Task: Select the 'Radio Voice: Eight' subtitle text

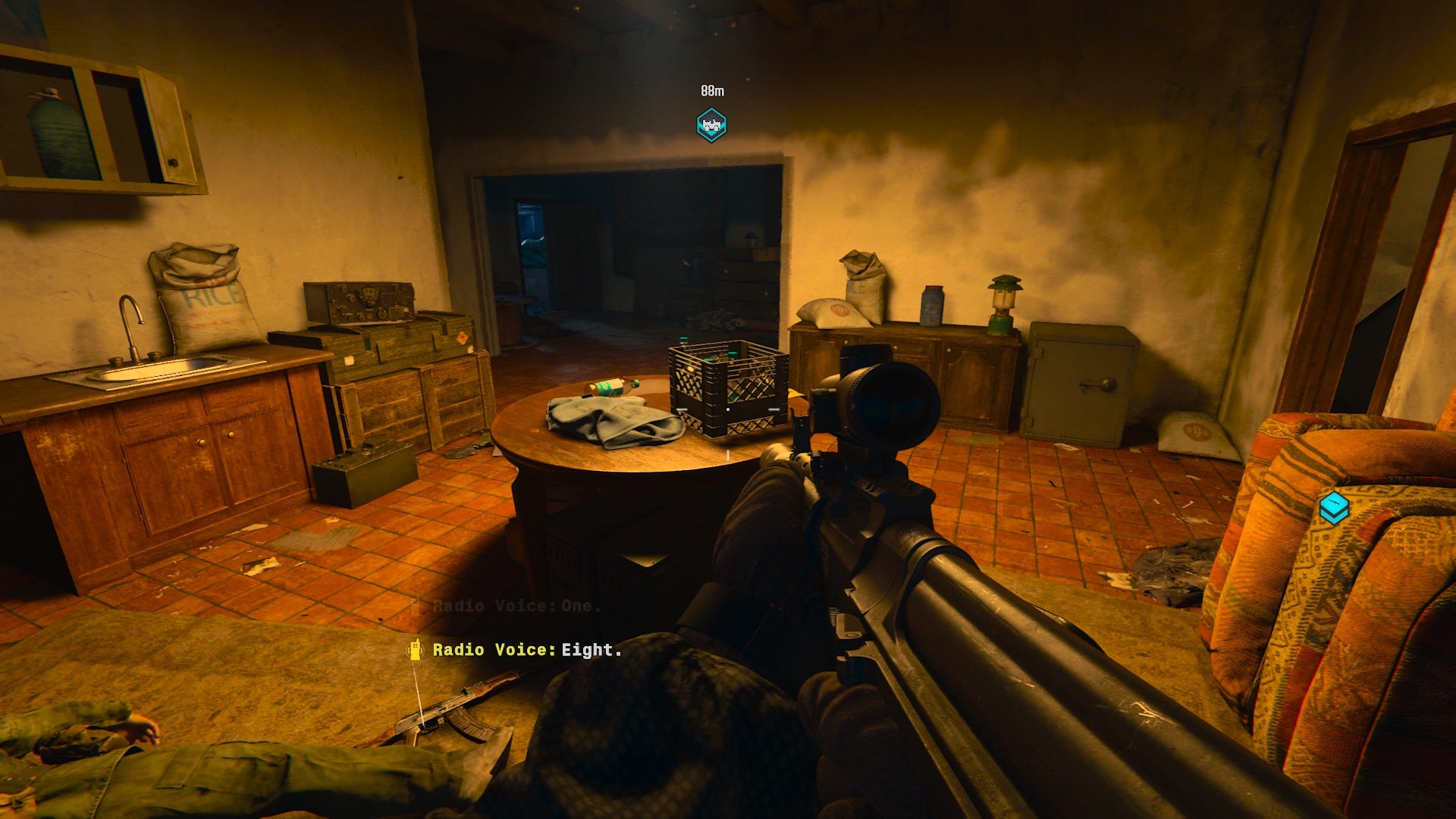Action: [526, 651]
